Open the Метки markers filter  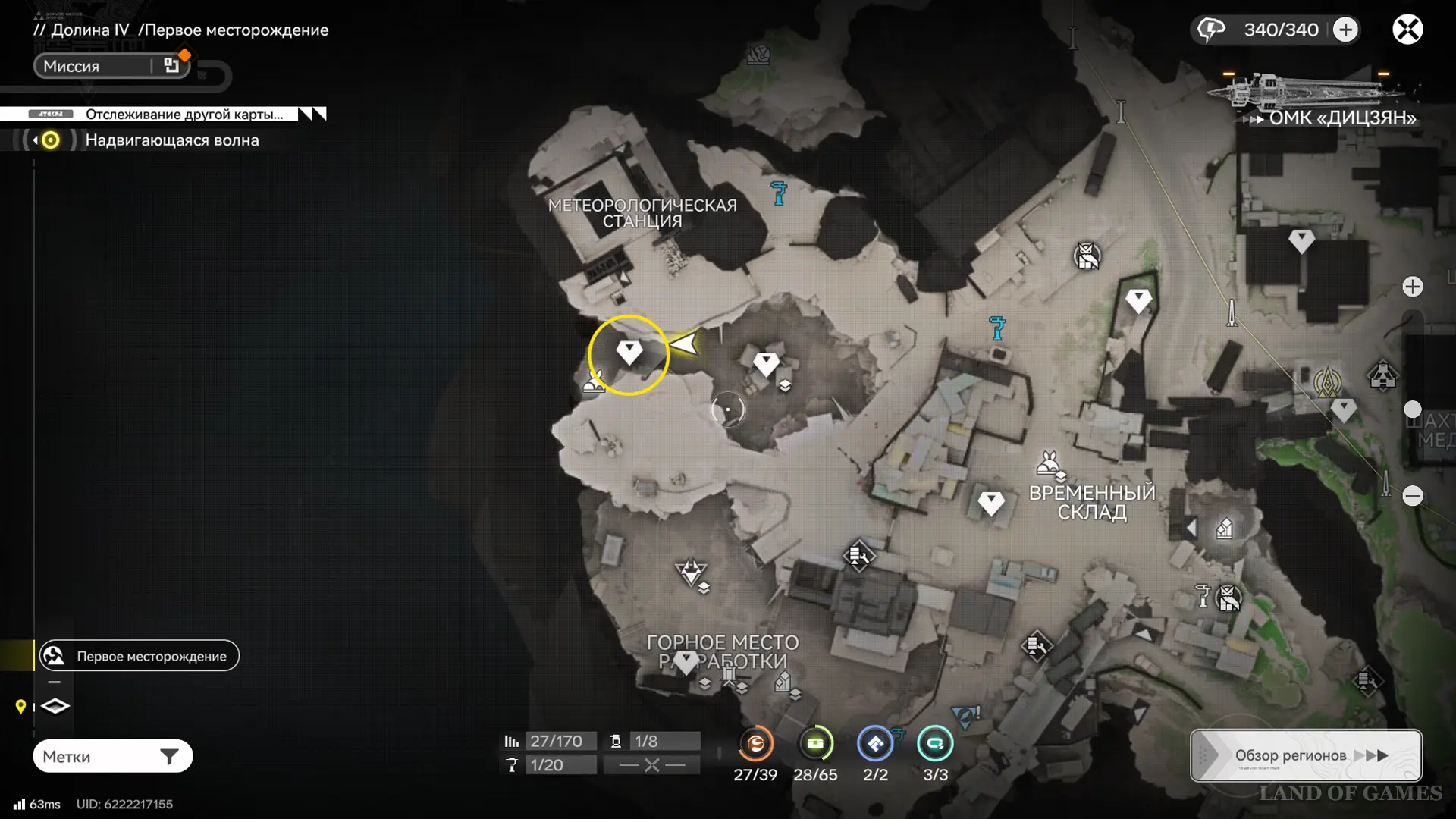pyautogui.click(x=112, y=756)
